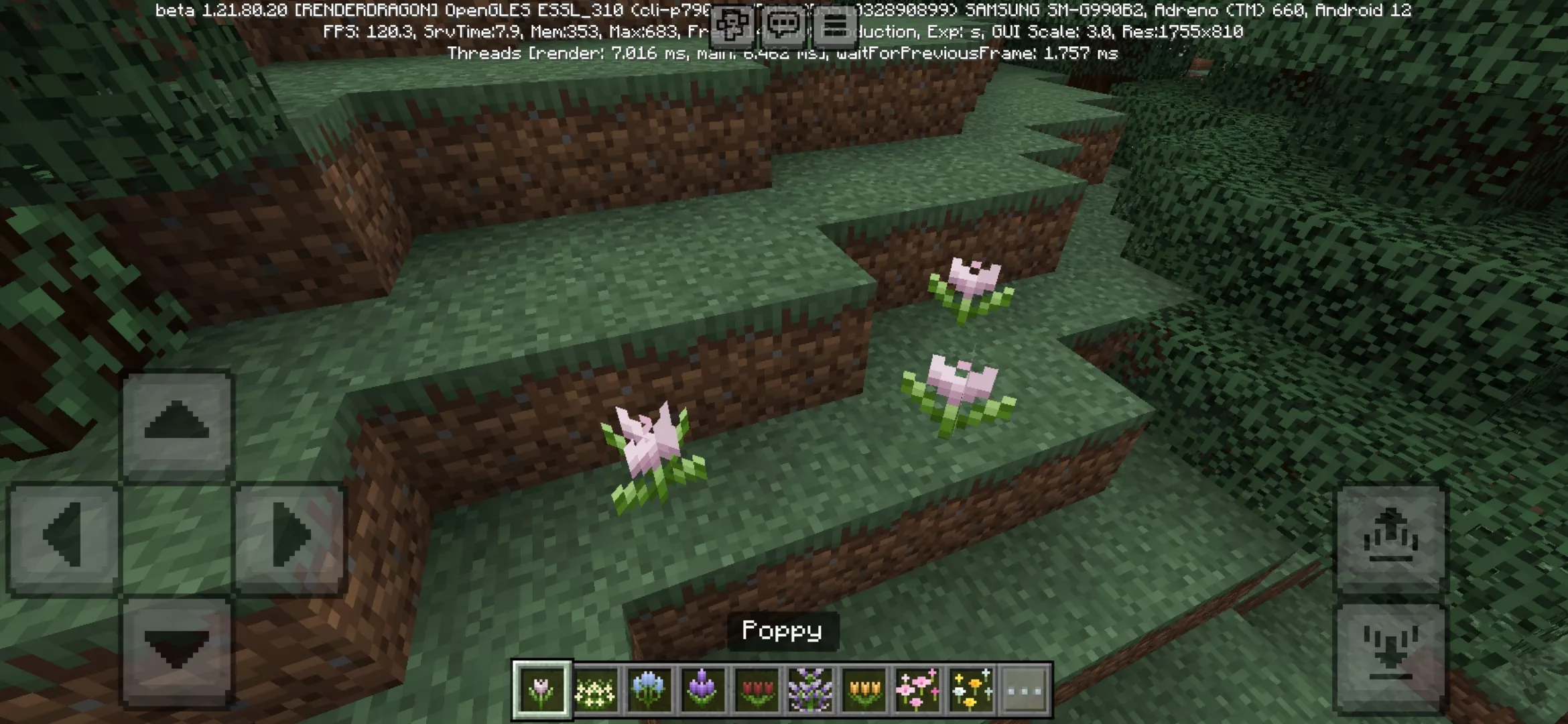The height and width of the screenshot is (724, 1568).
Task: Choose the light blue flower hotbar slot
Action: 649,690
